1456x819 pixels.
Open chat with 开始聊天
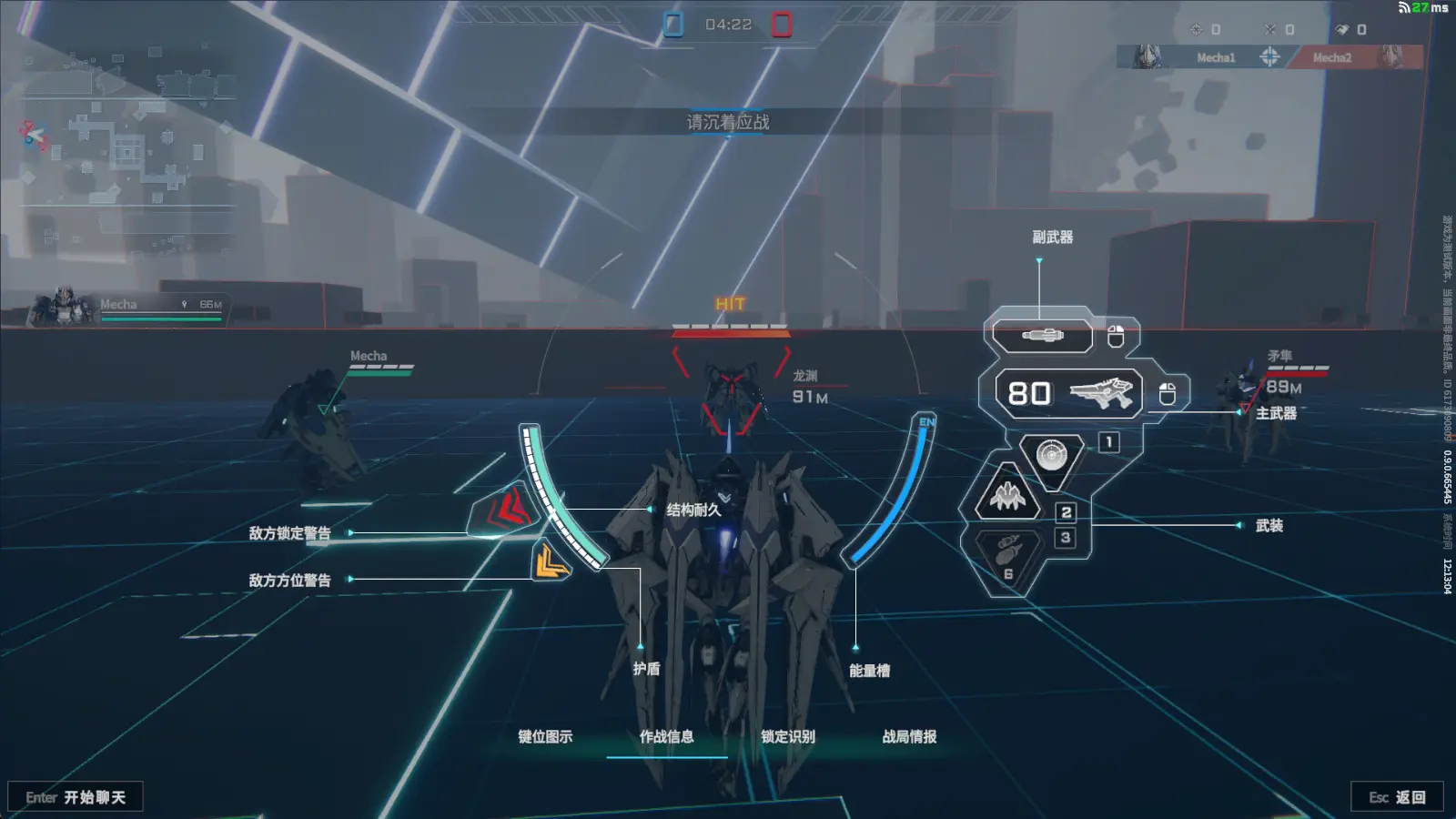pyautogui.click(x=76, y=797)
